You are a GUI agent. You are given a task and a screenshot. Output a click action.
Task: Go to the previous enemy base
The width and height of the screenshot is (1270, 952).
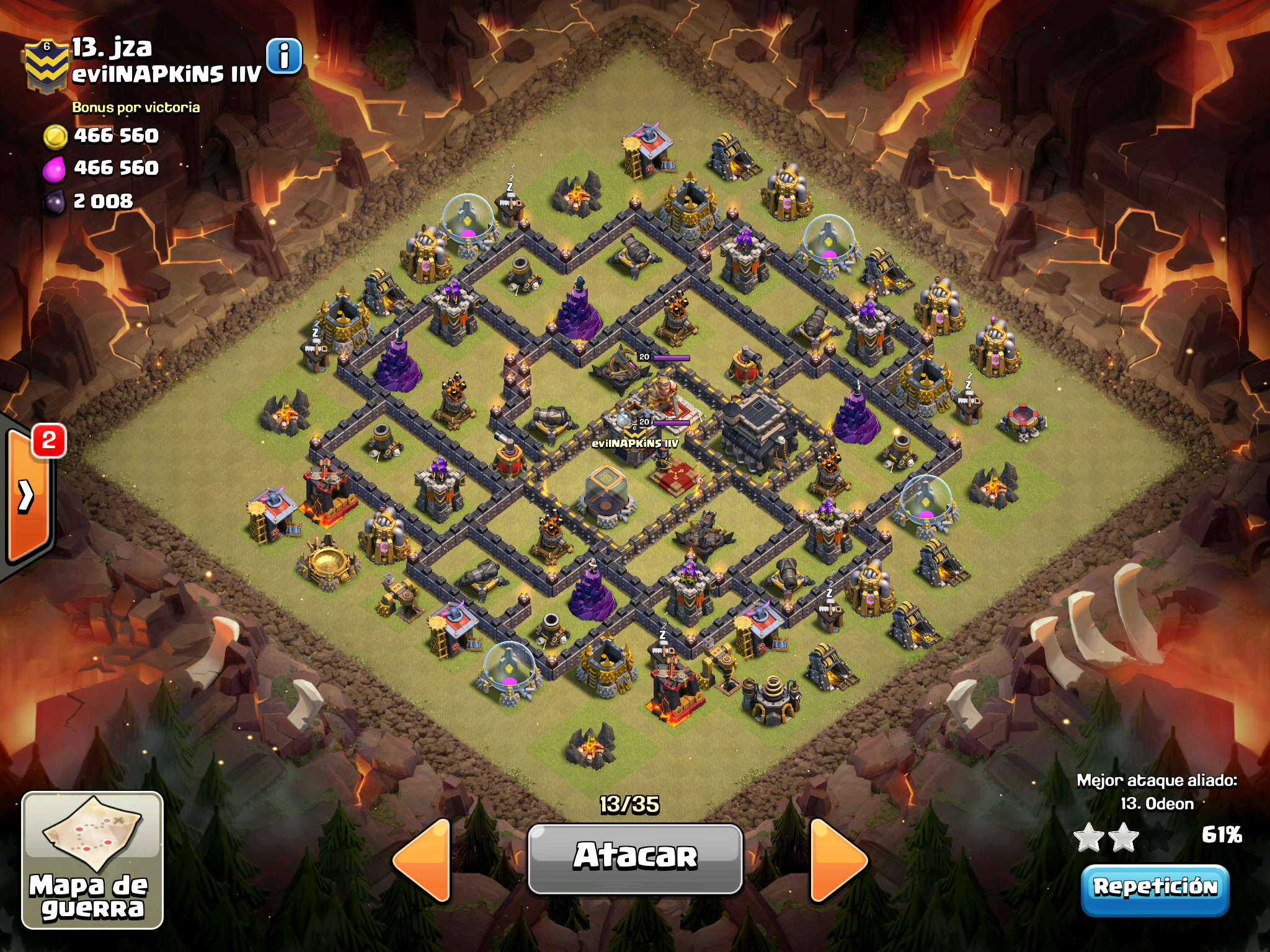click(x=424, y=859)
